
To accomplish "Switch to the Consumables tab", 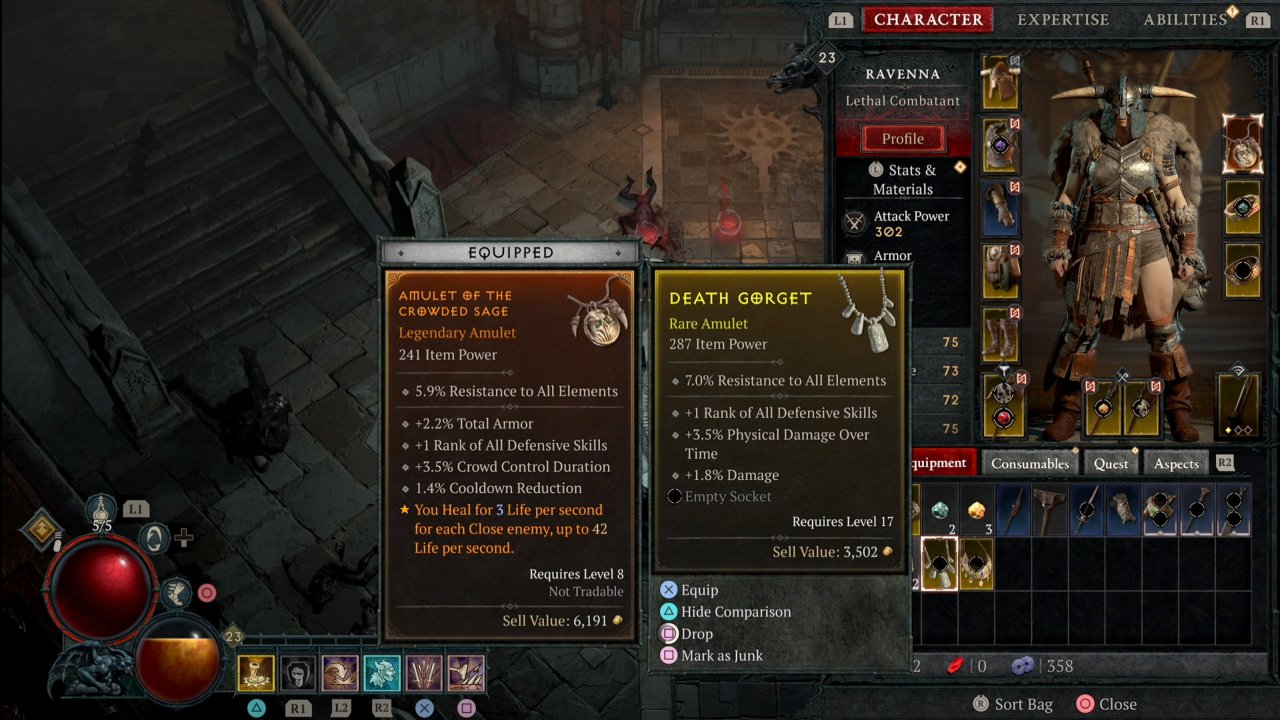I will click(1029, 463).
